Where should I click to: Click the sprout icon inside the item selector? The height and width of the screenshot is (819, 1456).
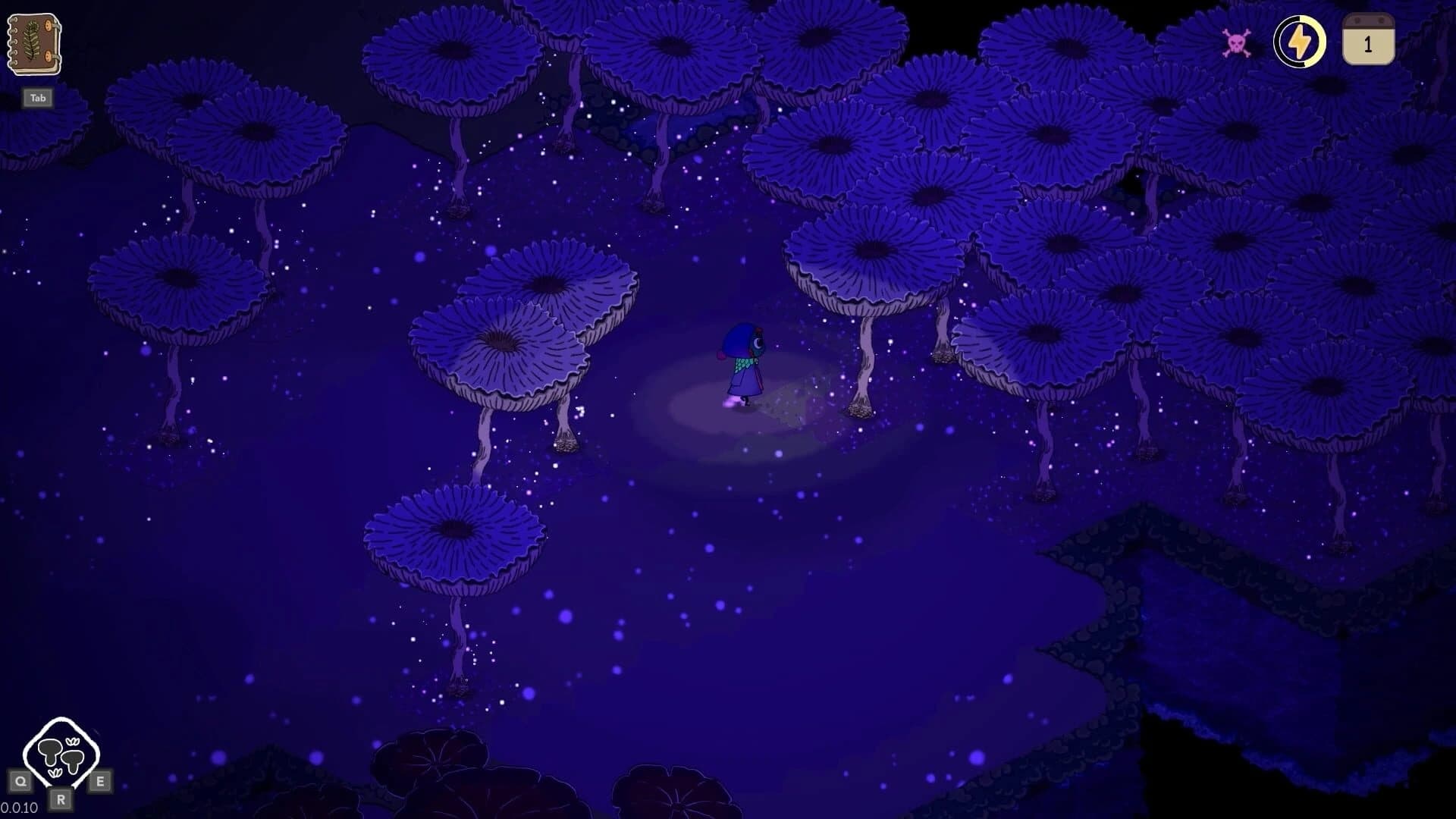click(74, 742)
